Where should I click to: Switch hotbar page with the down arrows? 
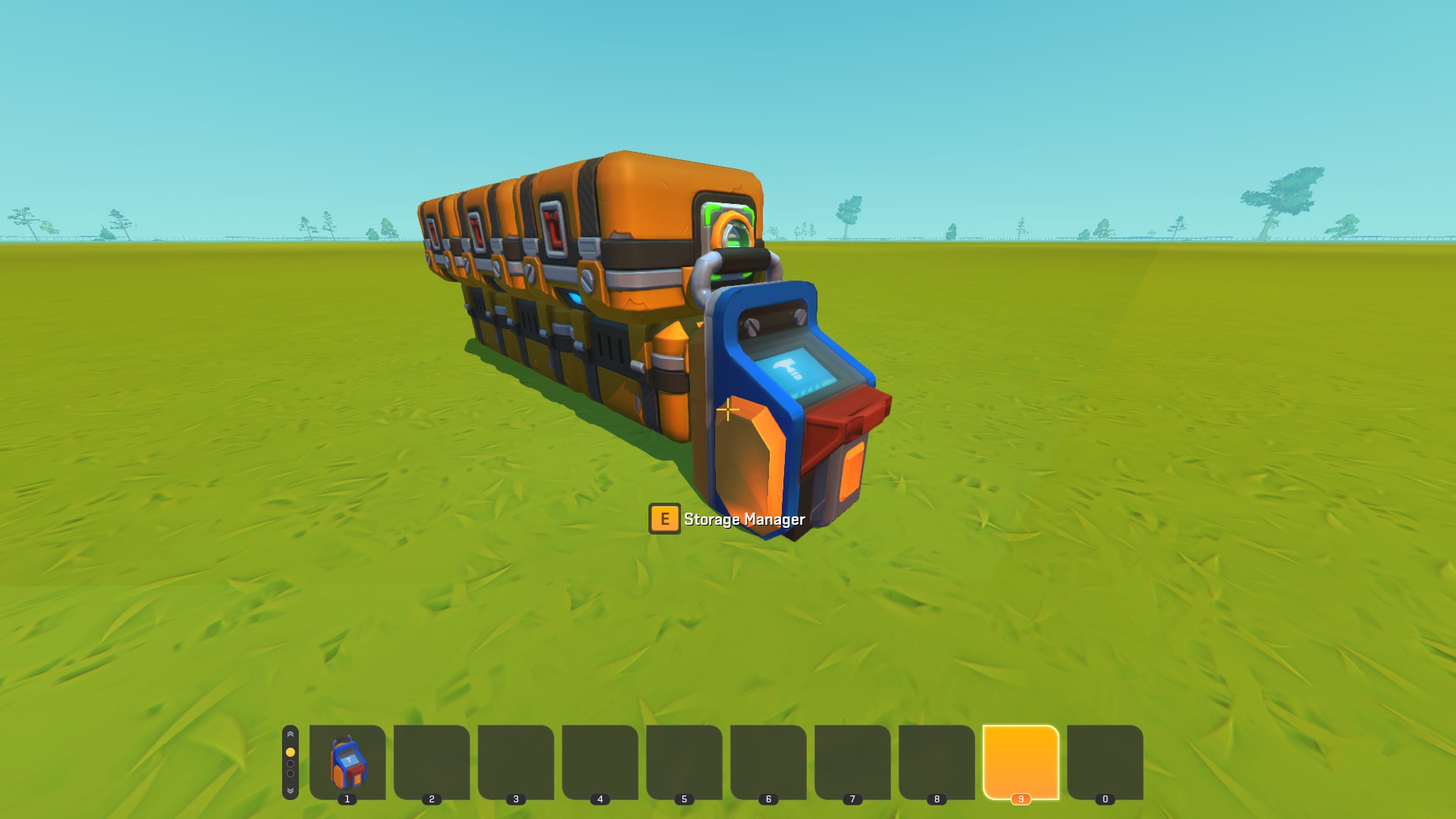pos(290,791)
